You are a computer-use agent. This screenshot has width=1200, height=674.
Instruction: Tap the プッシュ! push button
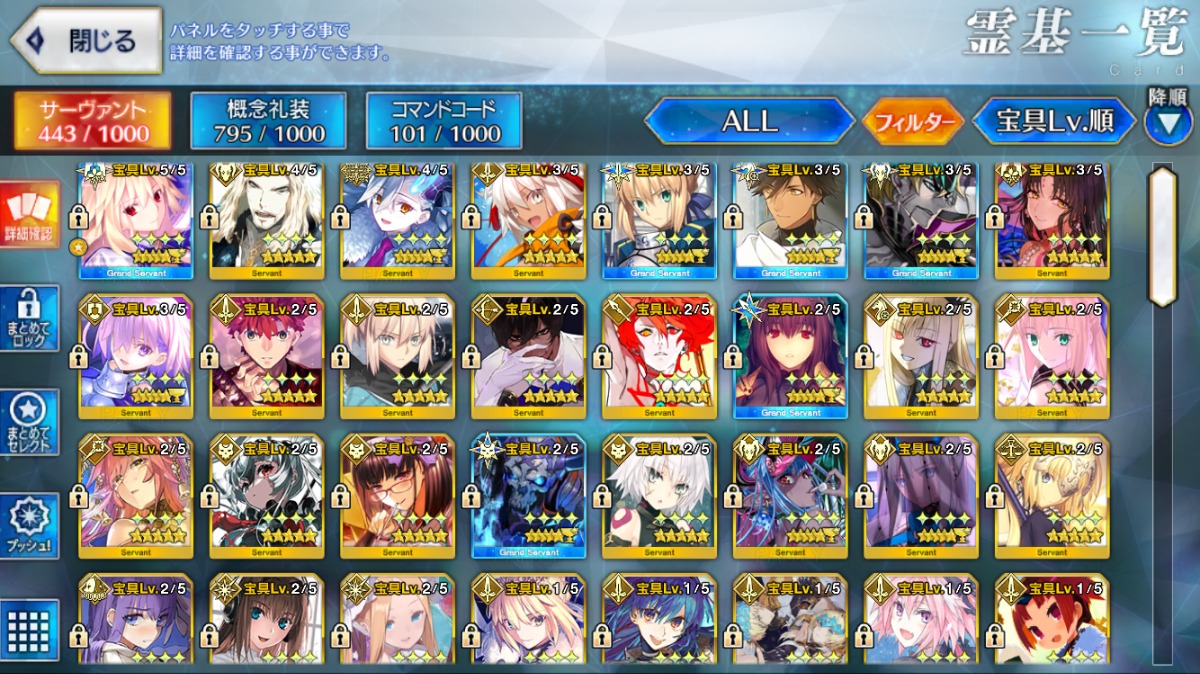point(30,526)
